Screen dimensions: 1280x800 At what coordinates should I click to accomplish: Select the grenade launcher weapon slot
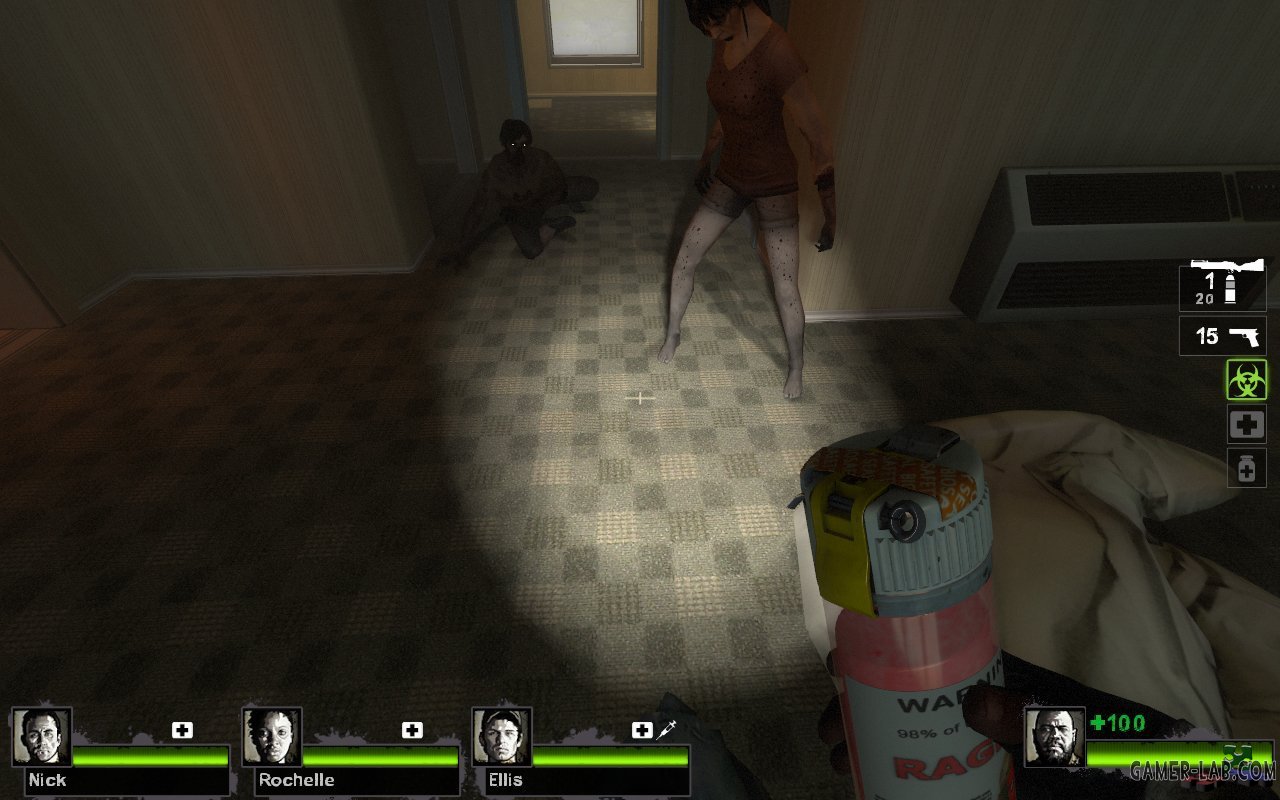click(1222, 285)
